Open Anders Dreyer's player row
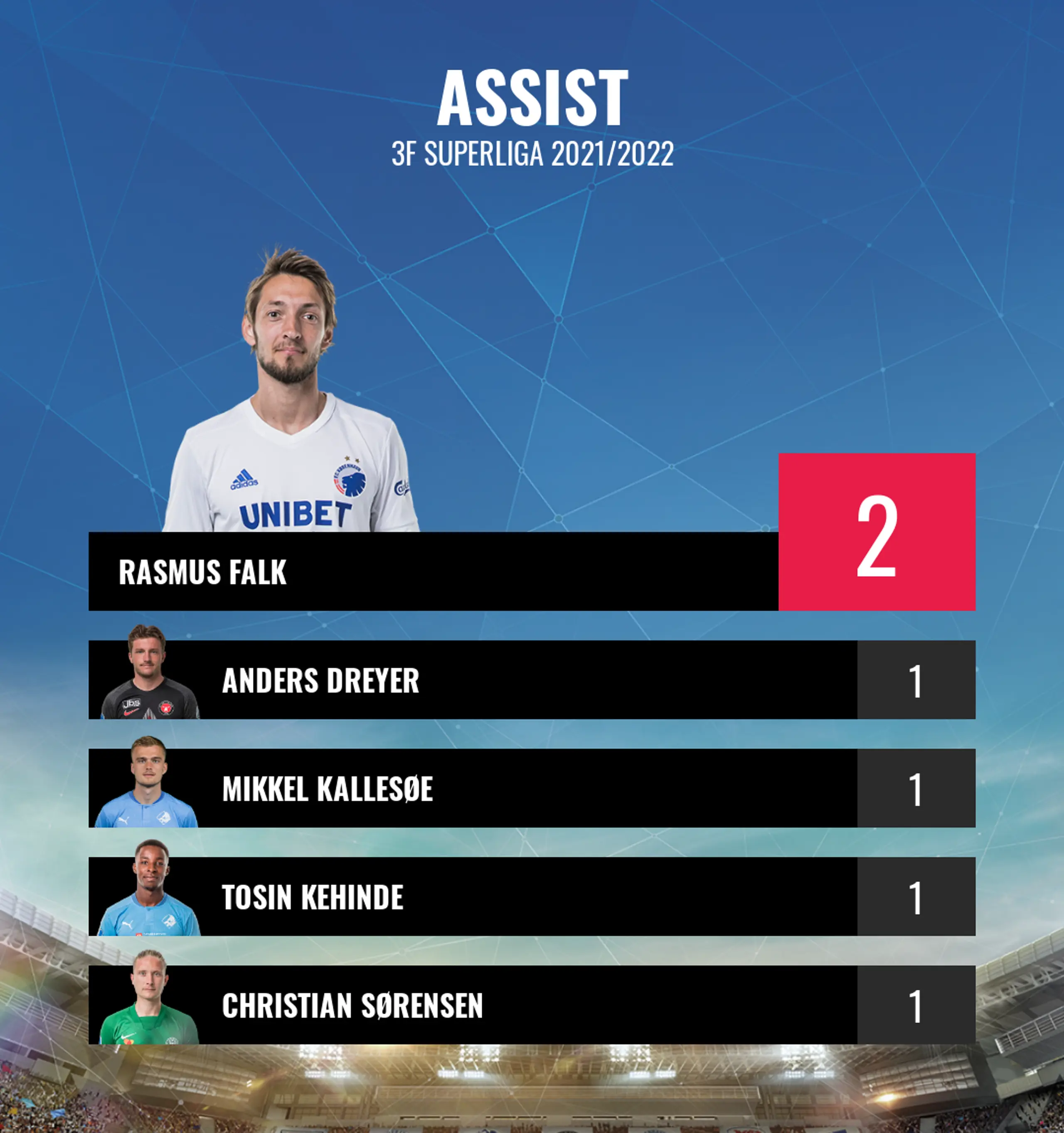The image size is (1064, 1133). click(473, 680)
